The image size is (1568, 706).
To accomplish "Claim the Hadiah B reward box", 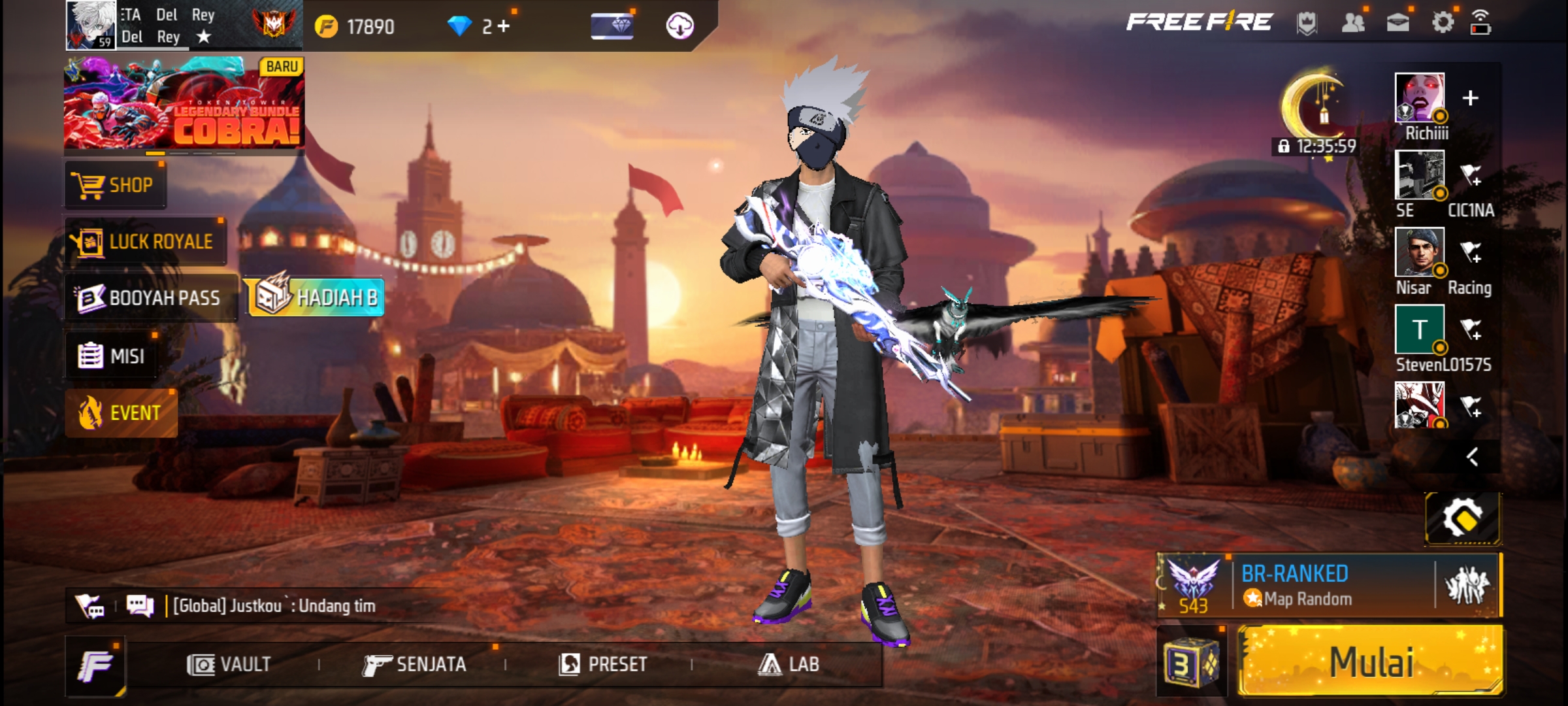I will (315, 297).
